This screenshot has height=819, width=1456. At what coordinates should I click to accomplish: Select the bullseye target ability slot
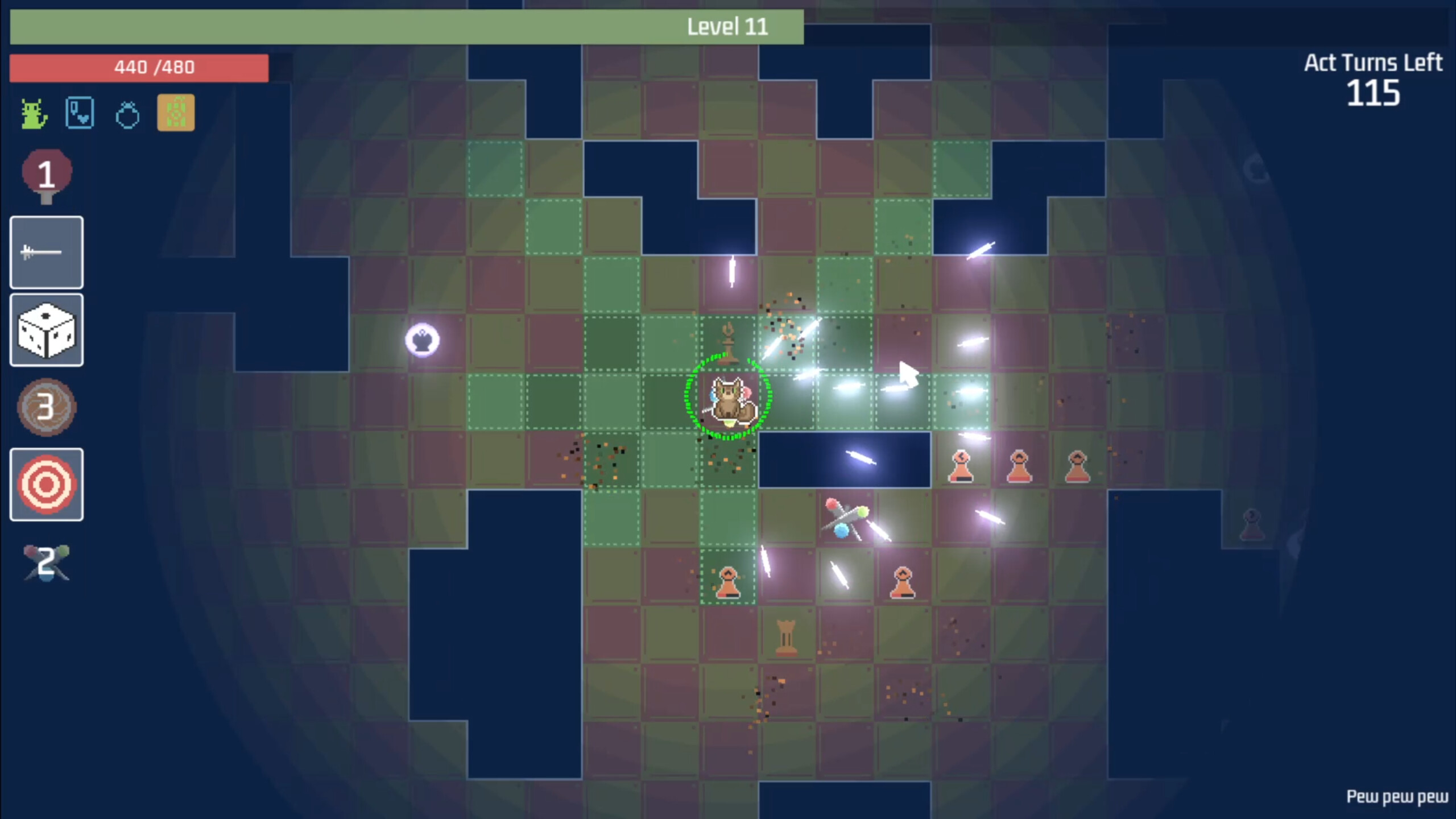[46, 484]
